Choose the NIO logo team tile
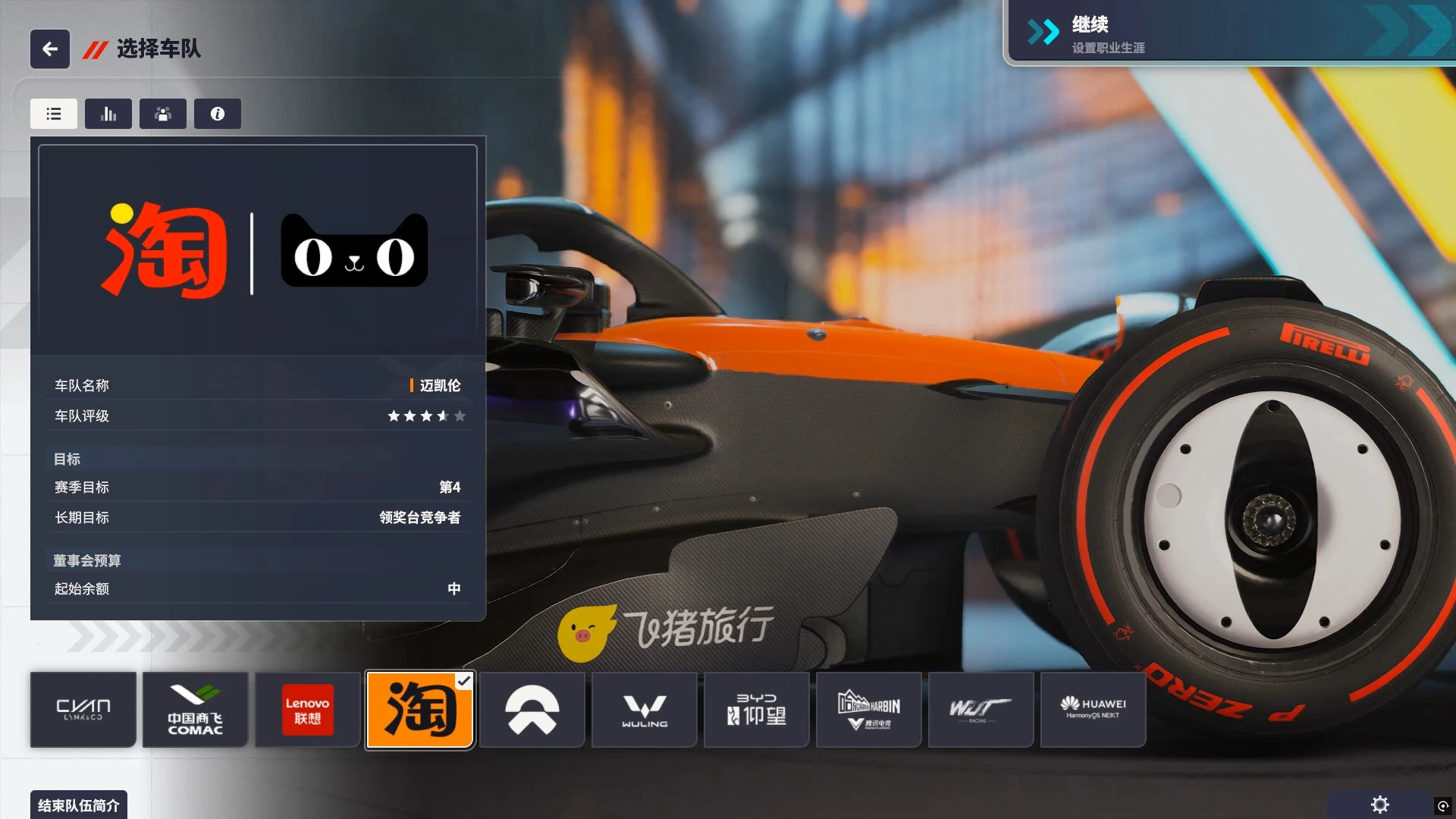 pyautogui.click(x=532, y=710)
